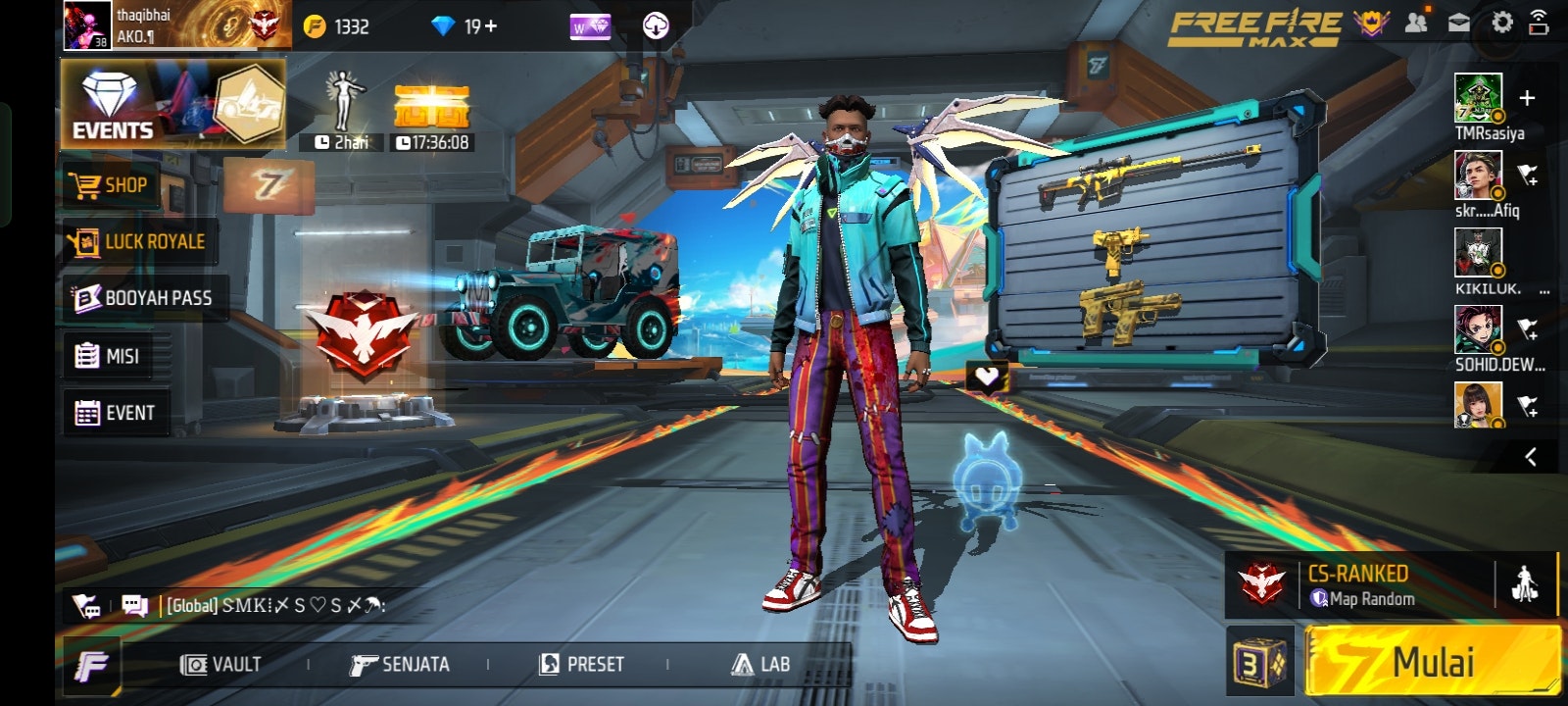Open the Global chat box

[274, 606]
